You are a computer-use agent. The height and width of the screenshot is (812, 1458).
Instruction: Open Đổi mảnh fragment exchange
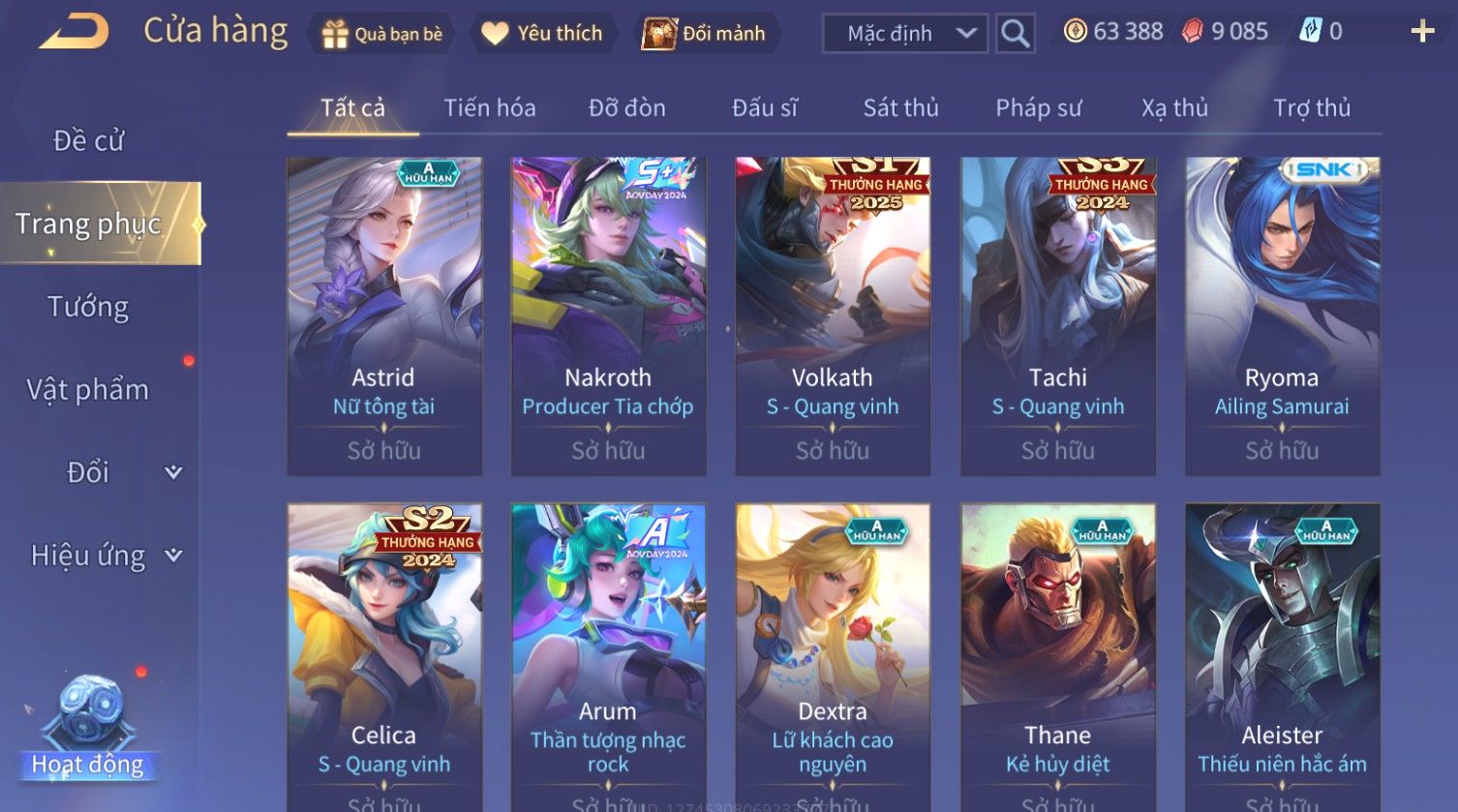[x=705, y=34]
